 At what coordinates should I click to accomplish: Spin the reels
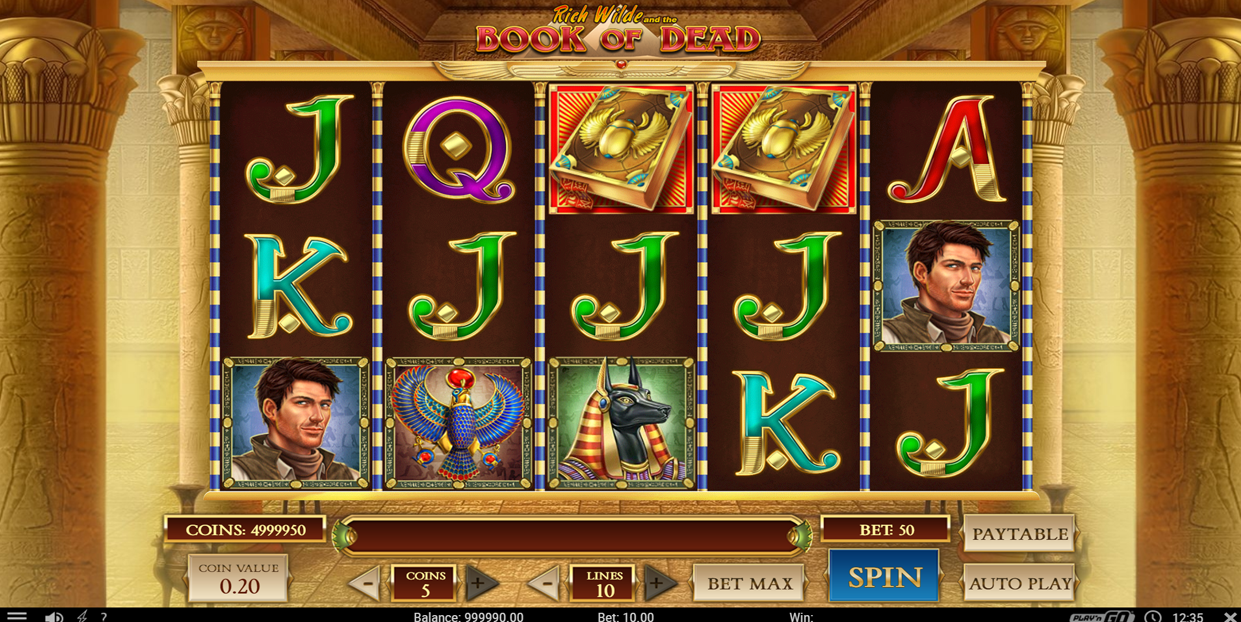[x=884, y=577]
